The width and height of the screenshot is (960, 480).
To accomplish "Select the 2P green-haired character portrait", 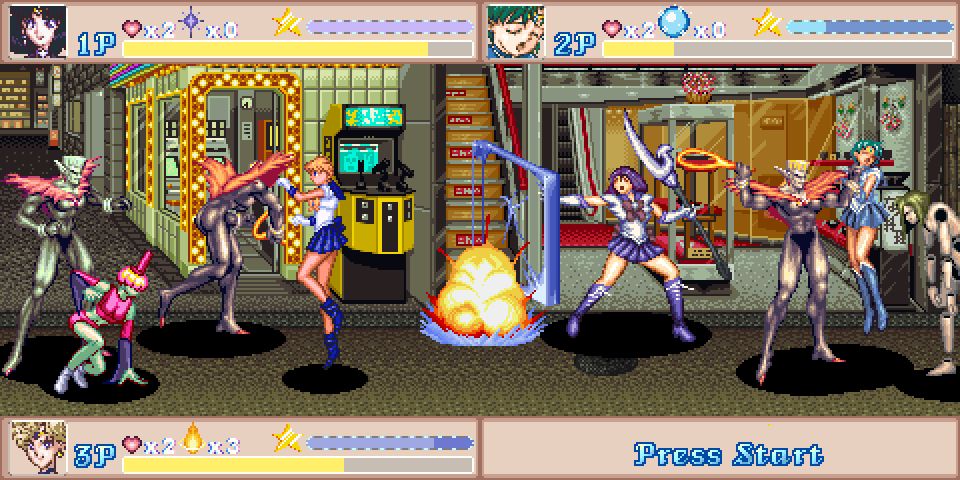I will (516, 31).
